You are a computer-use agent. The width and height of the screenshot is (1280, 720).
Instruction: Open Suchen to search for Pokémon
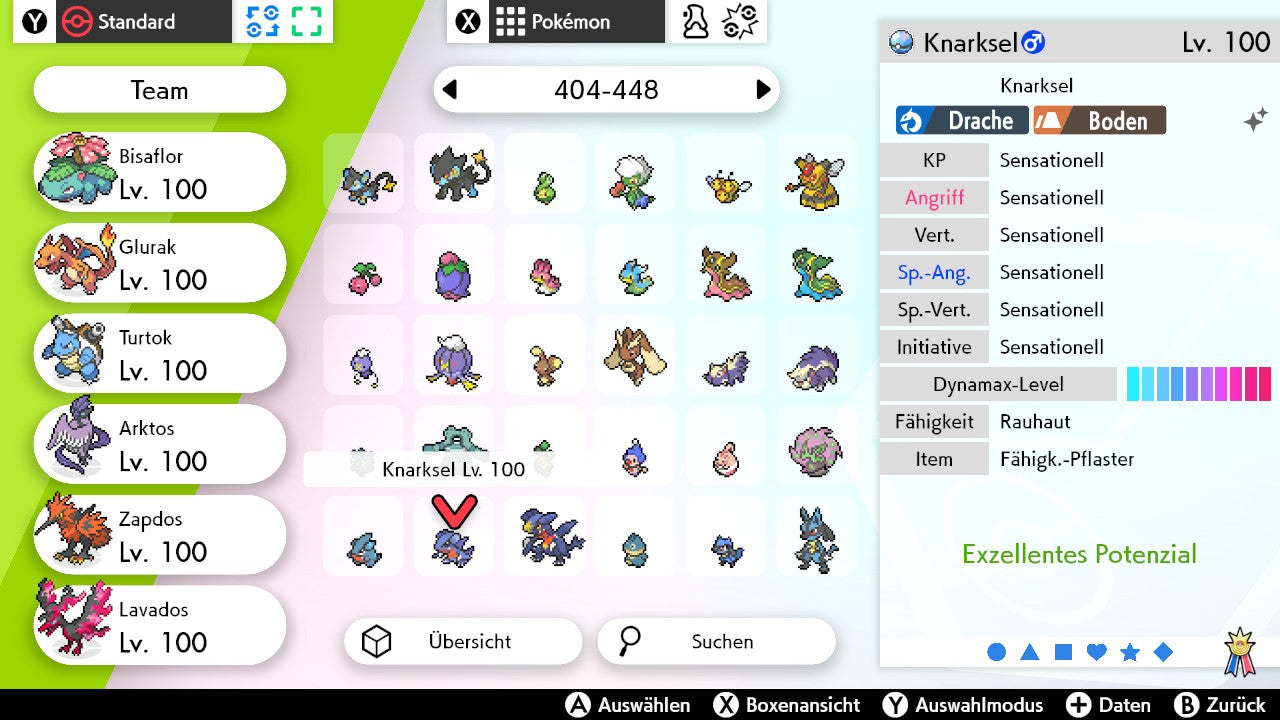pyautogui.click(x=716, y=641)
